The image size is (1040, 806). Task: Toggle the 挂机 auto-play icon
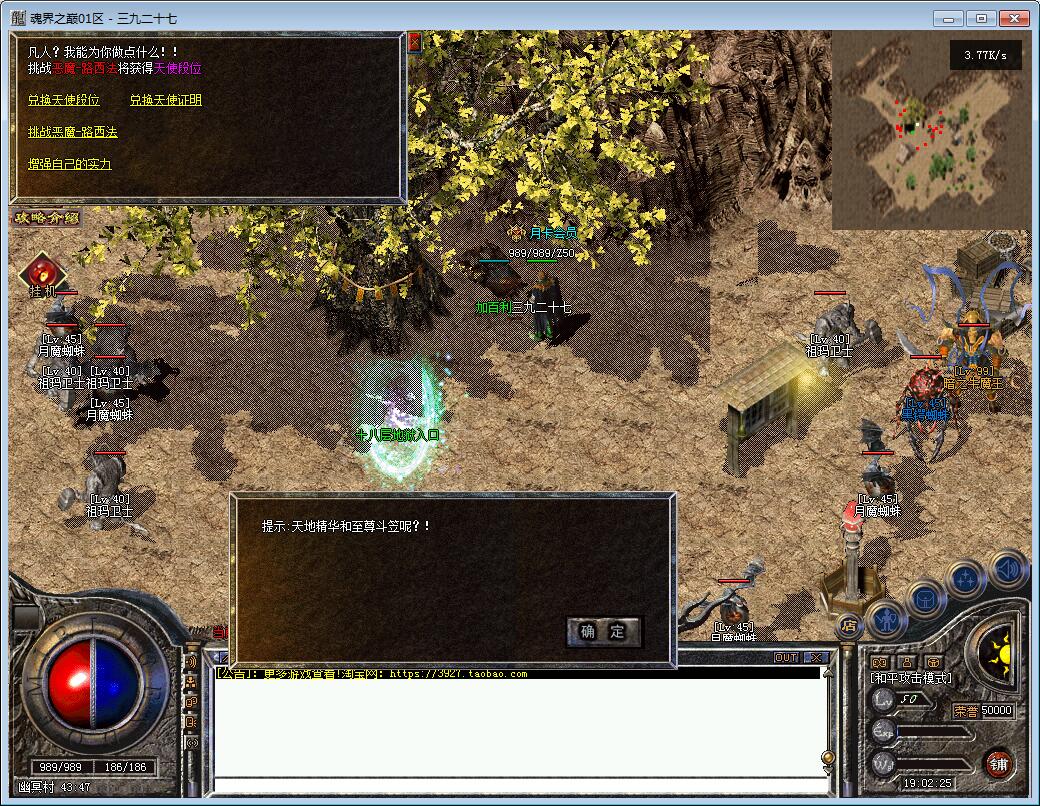[42, 272]
